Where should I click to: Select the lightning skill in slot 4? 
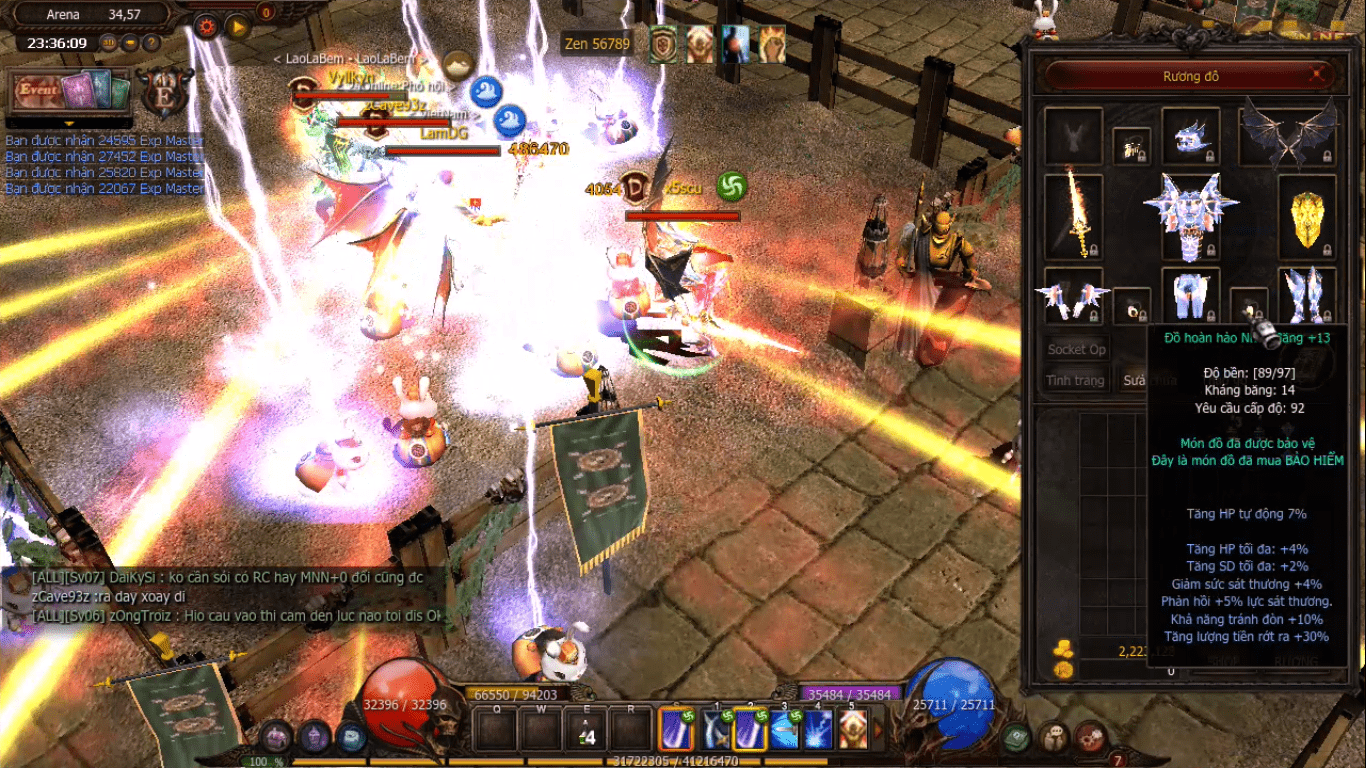pyautogui.click(x=818, y=730)
